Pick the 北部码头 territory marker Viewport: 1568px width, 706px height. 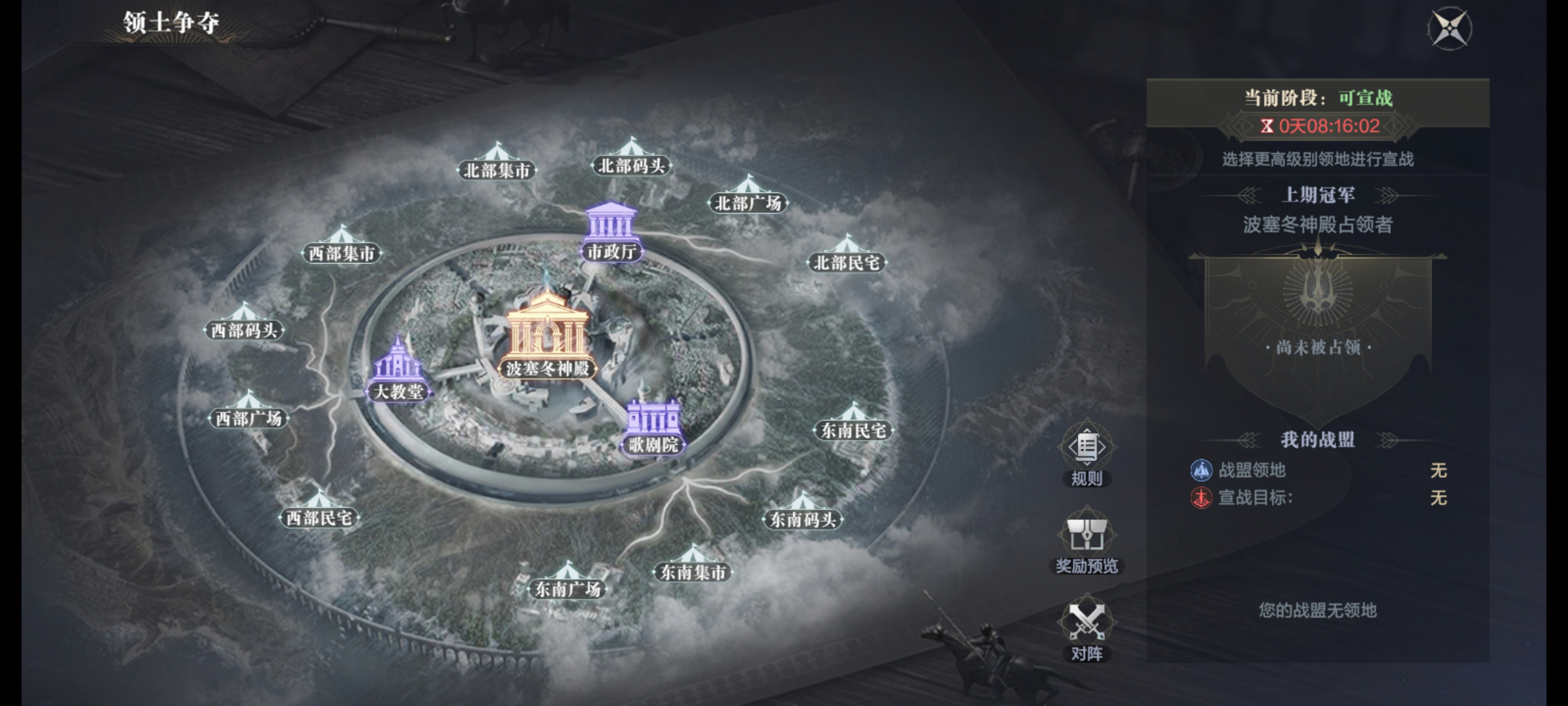pyautogui.click(x=631, y=159)
